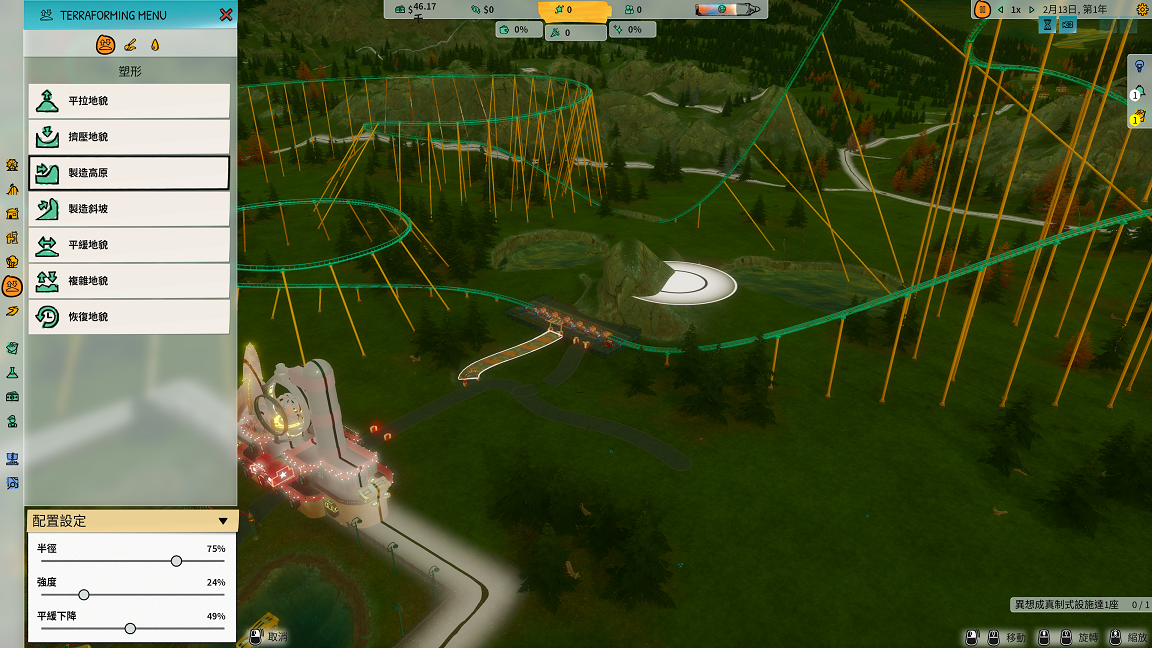This screenshot has height=648, width=1152.
Task: Pause the game with the orange button
Action: pos(983,10)
